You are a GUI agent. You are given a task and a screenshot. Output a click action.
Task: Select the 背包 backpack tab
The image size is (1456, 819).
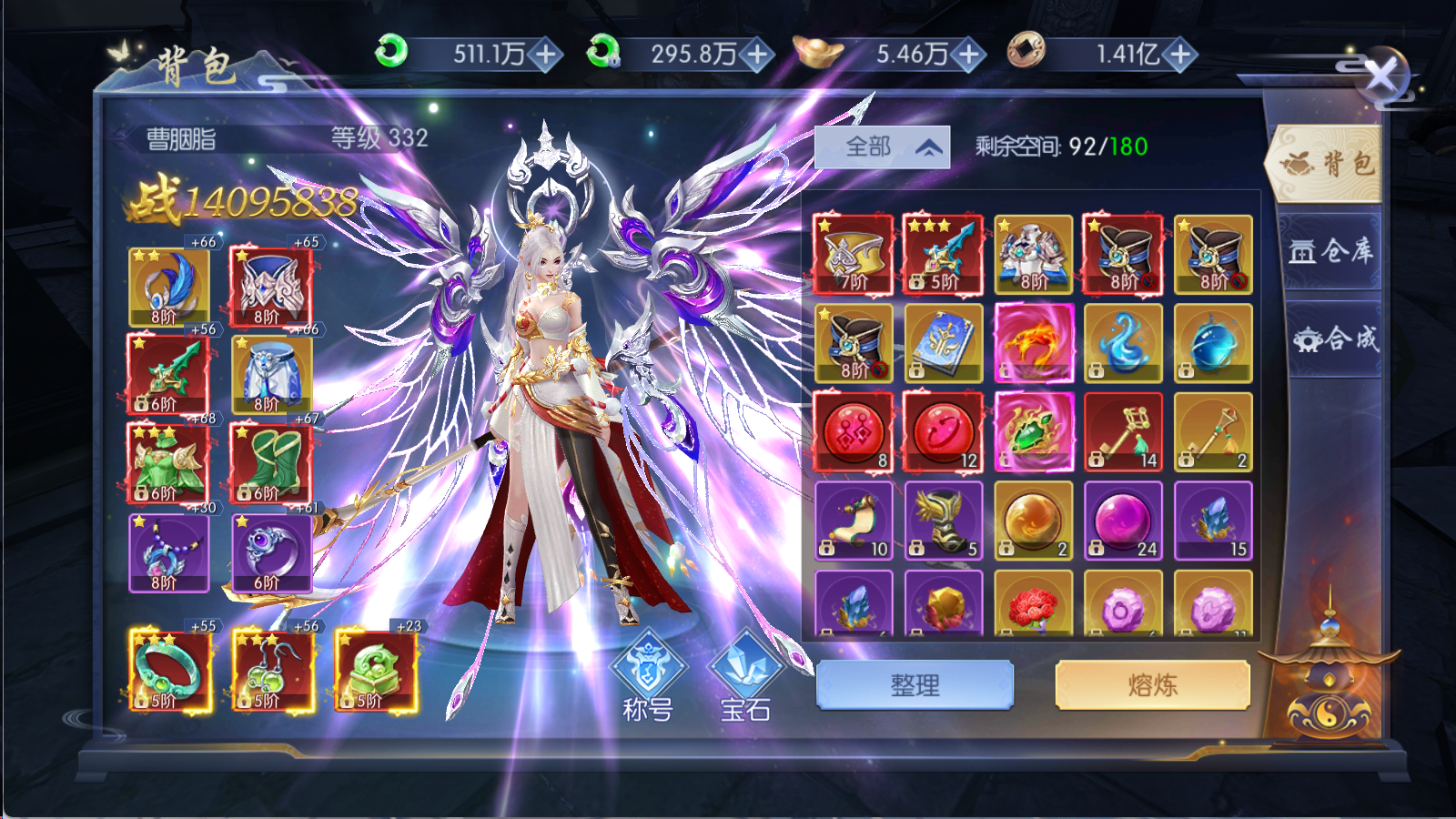click(x=1327, y=164)
